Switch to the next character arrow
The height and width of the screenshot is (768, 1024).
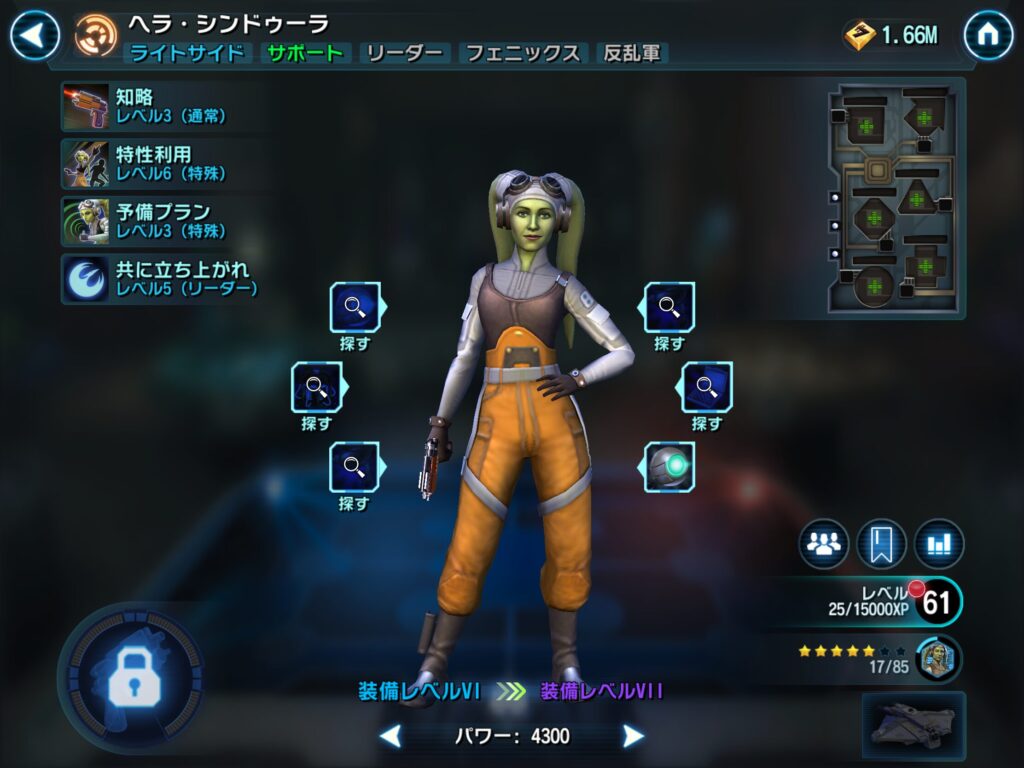point(633,737)
